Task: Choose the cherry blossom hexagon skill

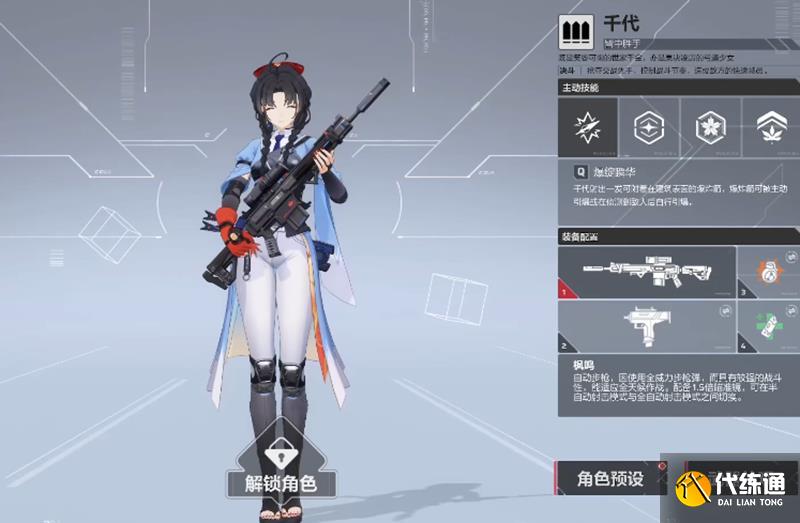Action: [710, 127]
